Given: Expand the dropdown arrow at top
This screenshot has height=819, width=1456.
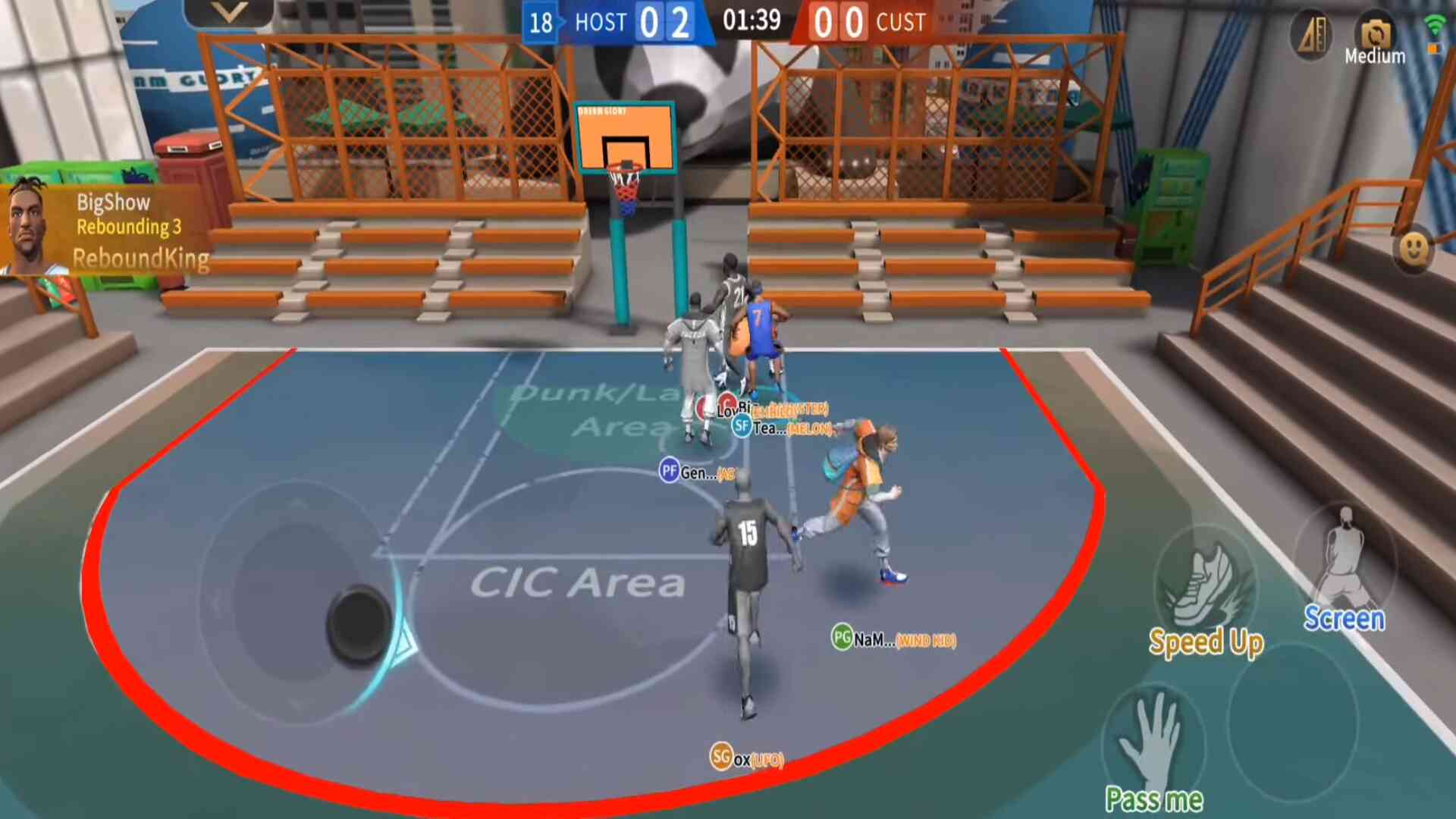Looking at the screenshot, I should (229, 13).
